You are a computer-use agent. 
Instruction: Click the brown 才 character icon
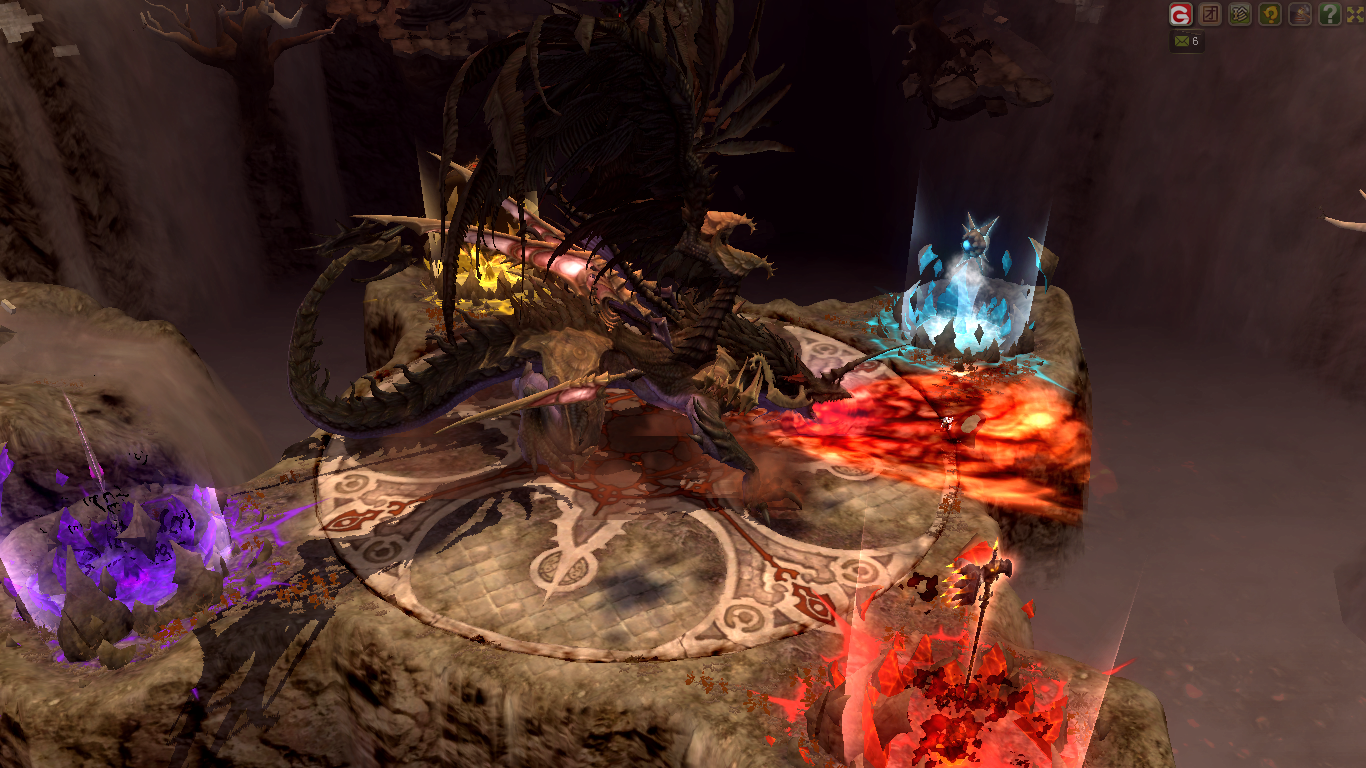tap(1211, 14)
